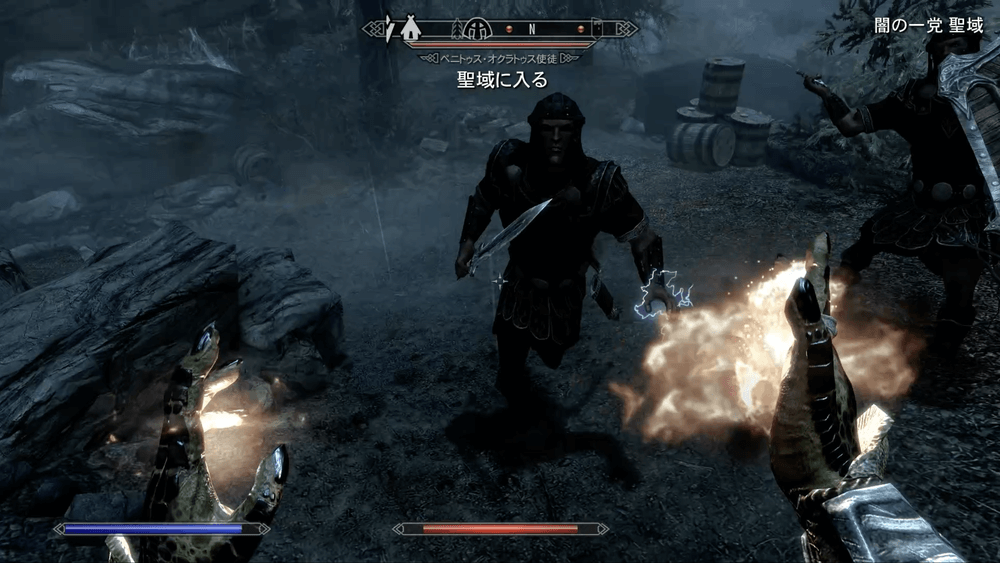Screen dimensions: 1000x563
Task: Click the camp tent marker on the compass
Action: [410, 29]
